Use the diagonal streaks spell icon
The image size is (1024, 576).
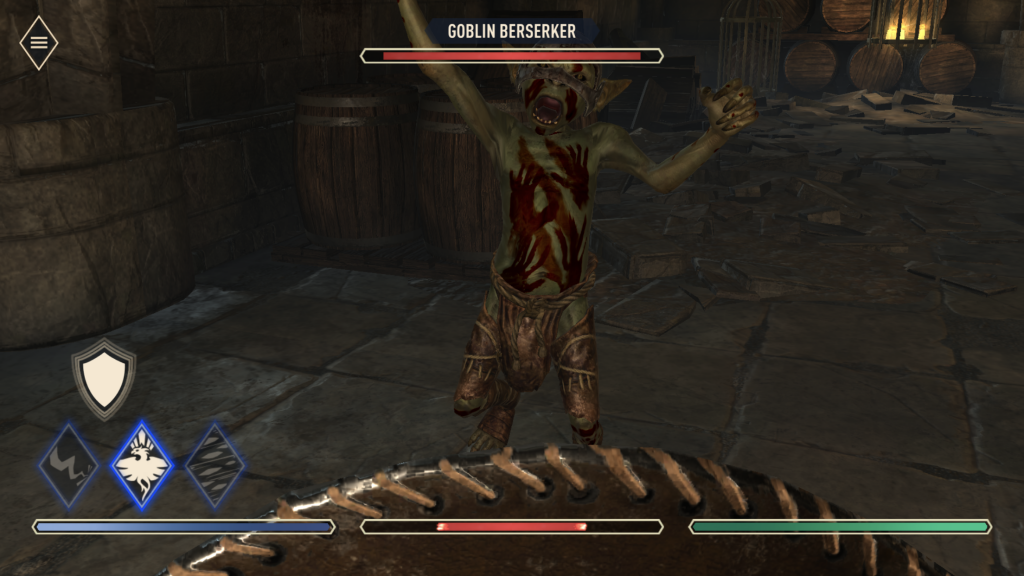coord(215,465)
